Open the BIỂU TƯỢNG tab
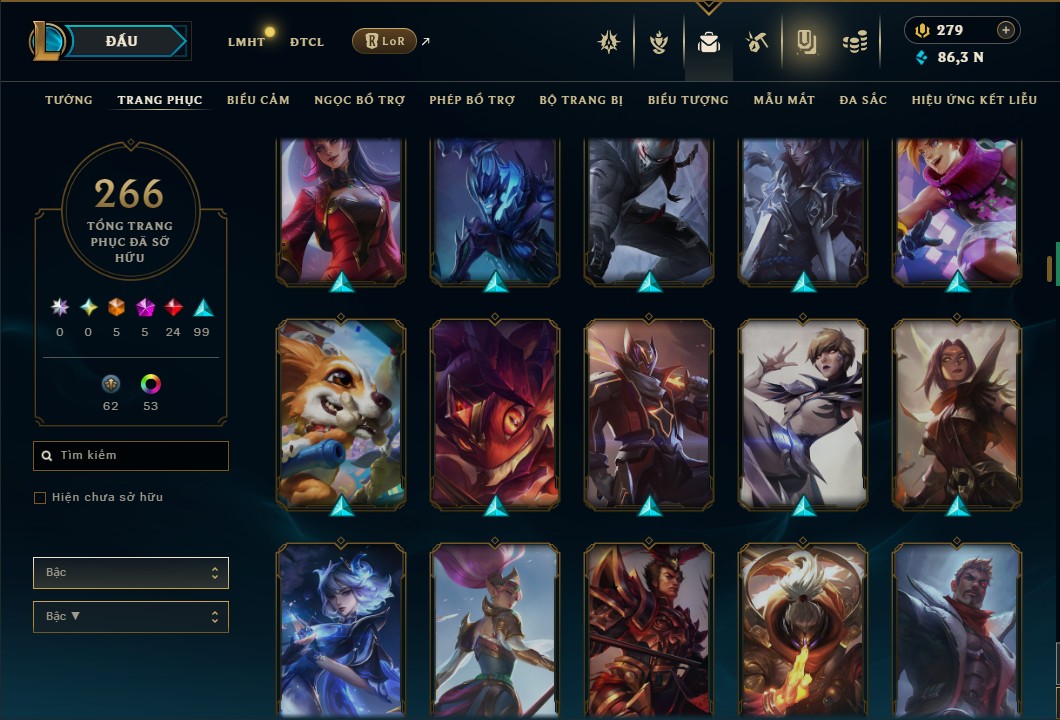1060x720 pixels. [688, 100]
